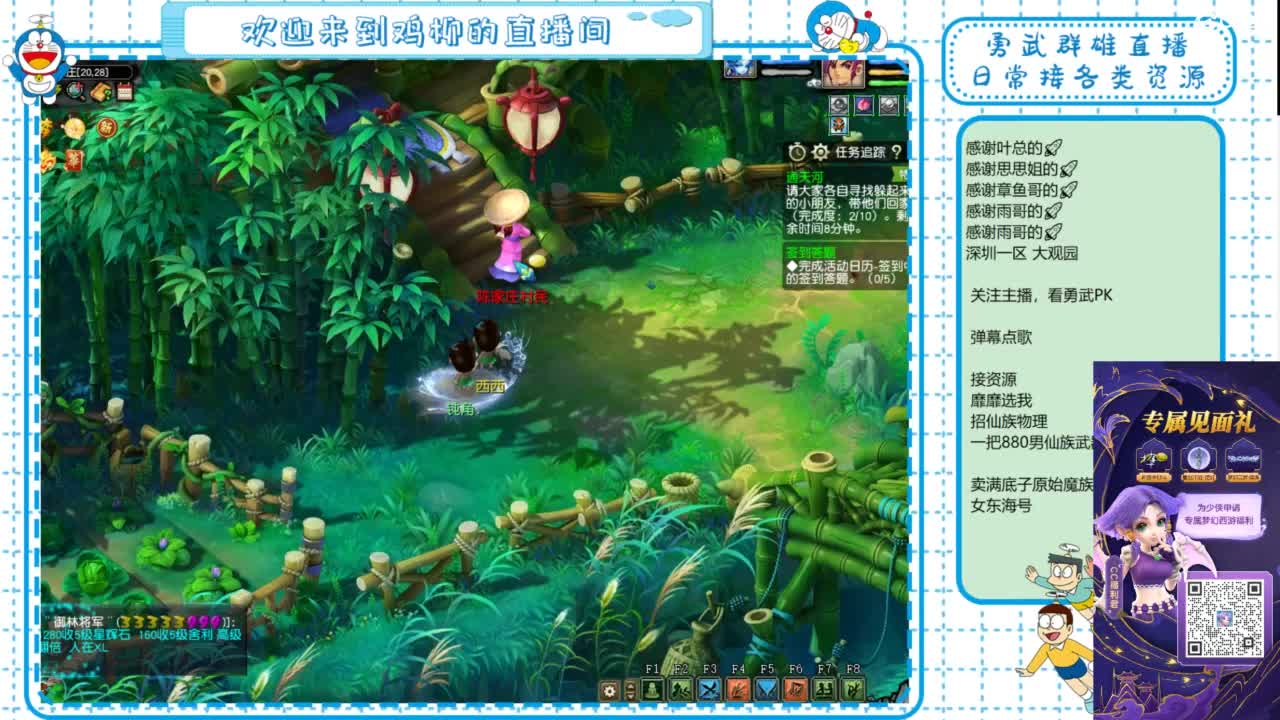The height and width of the screenshot is (720, 1280).
Task: Click the clock icon in the task tracker header
Action: coord(797,152)
